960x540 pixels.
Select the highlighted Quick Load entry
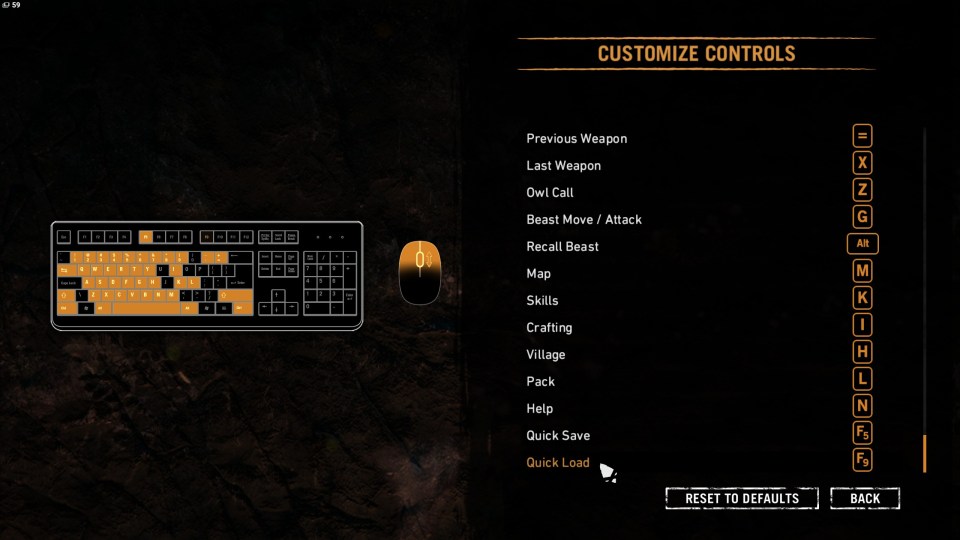point(559,462)
